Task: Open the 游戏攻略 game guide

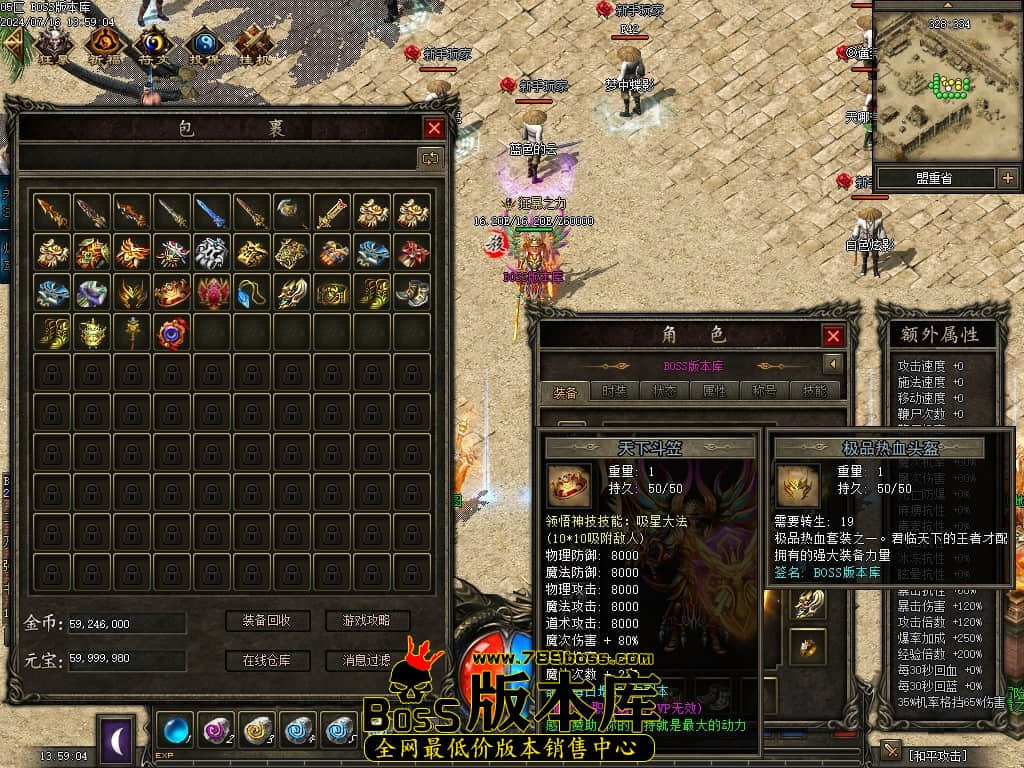Action: point(367,620)
